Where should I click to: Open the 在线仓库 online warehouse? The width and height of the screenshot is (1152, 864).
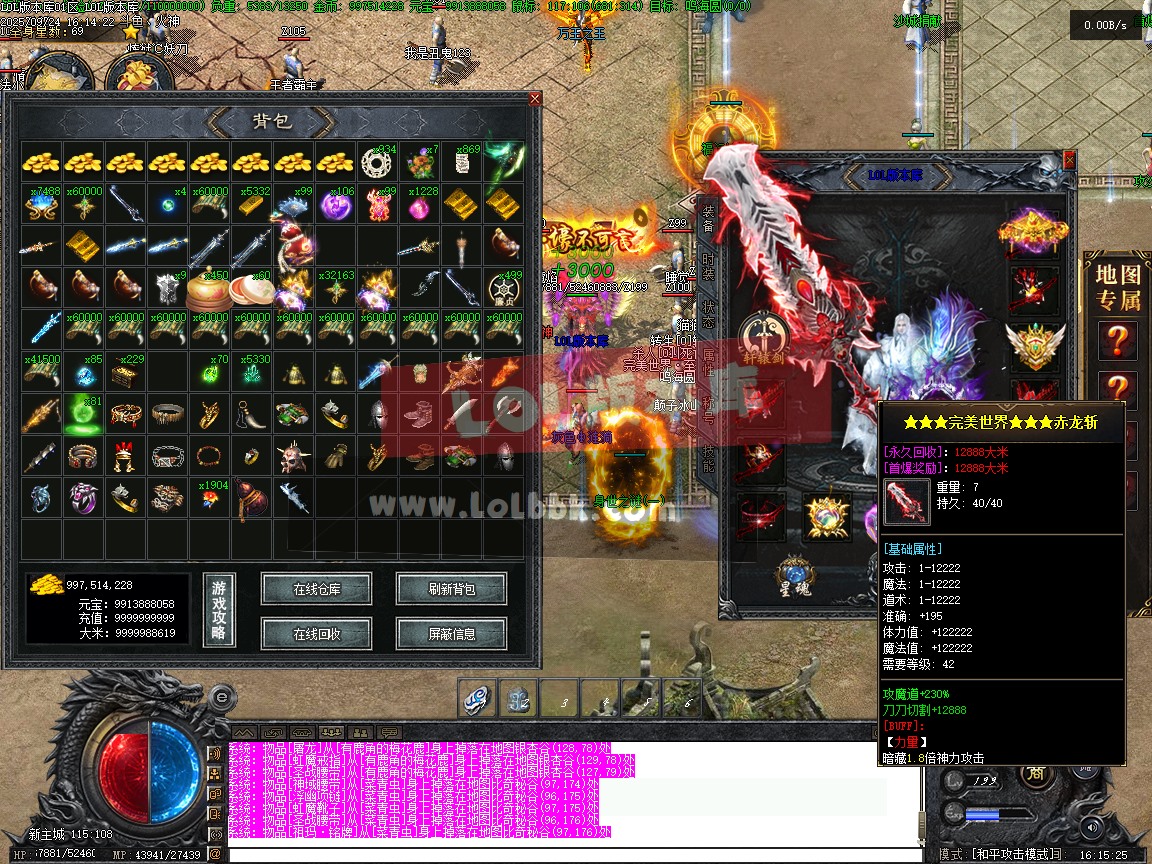[x=316, y=589]
